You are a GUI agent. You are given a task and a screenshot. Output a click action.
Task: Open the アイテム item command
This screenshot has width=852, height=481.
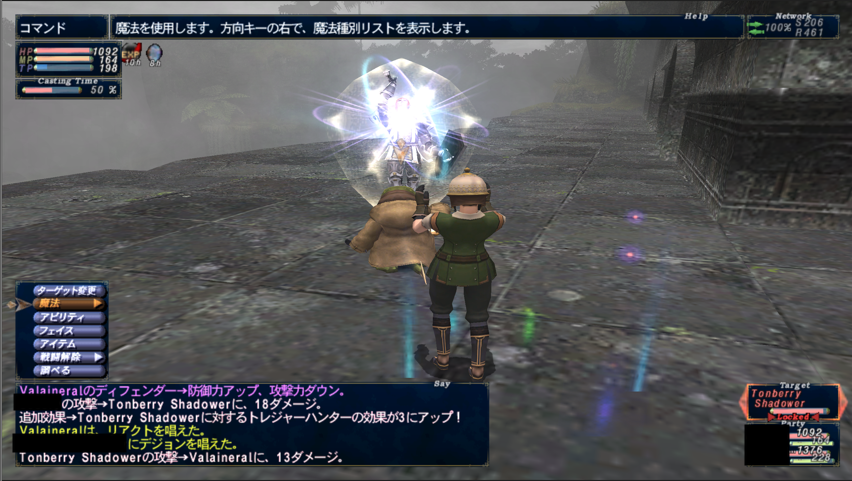click(68, 343)
